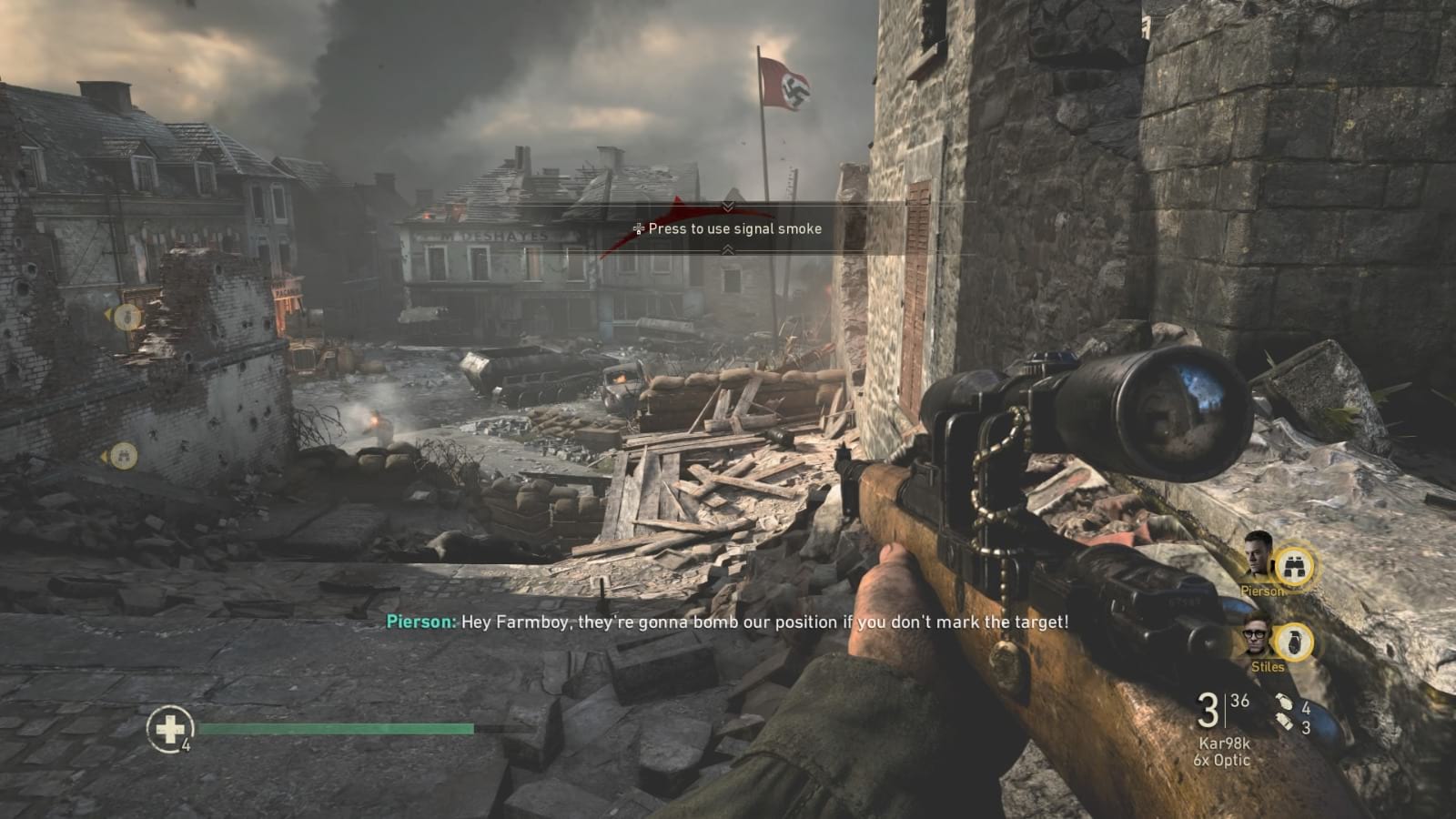Click the green health bar
Screen dimensions: 1456x819
(337, 729)
